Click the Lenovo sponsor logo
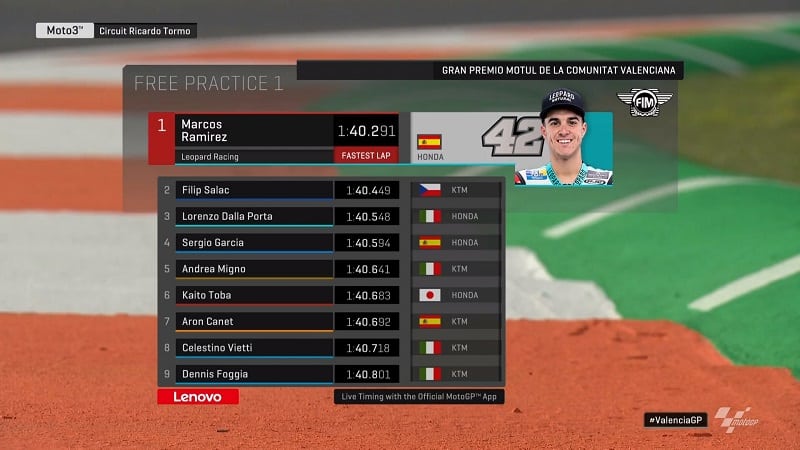Viewport: 800px width, 450px height. coord(198,397)
